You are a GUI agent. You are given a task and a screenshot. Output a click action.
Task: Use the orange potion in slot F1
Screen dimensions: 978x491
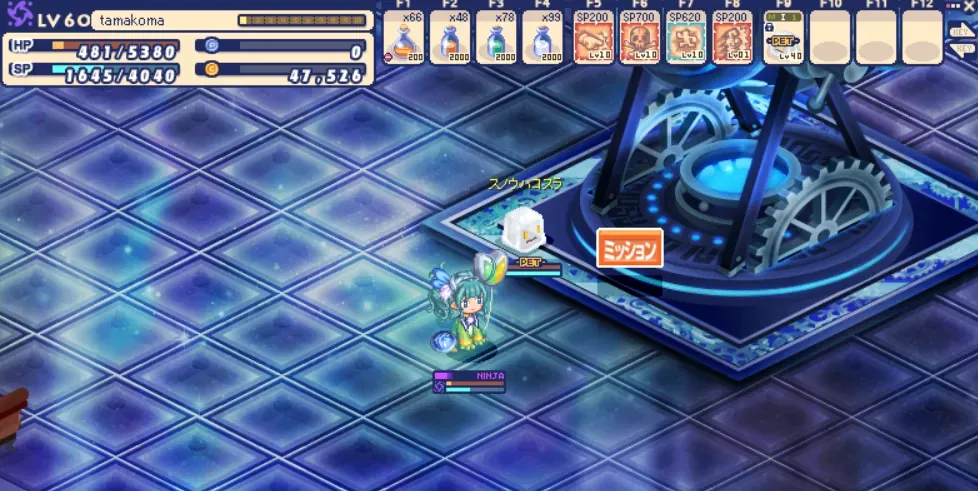tap(403, 40)
